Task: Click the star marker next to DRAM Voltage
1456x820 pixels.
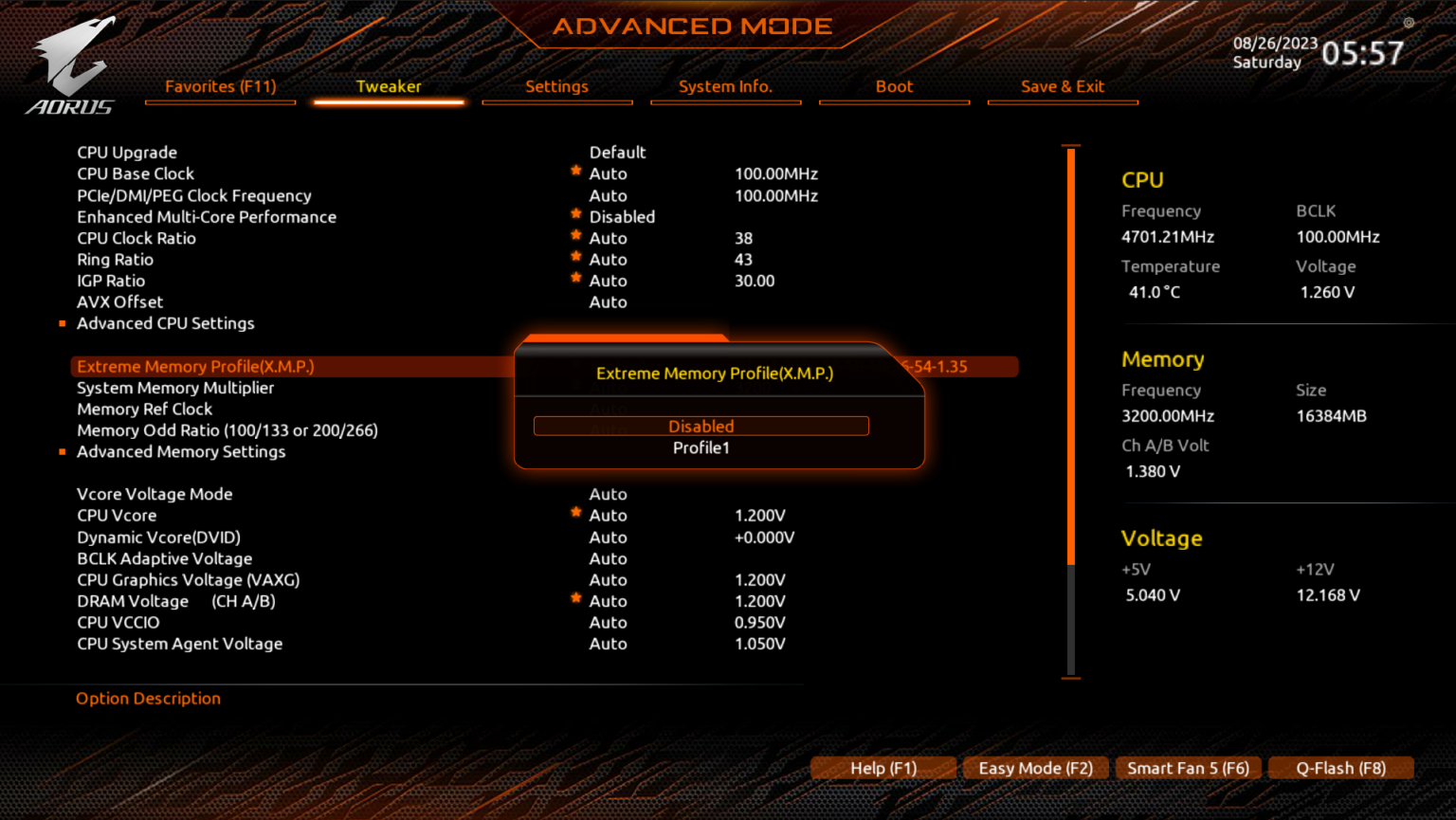Action: [x=575, y=597]
